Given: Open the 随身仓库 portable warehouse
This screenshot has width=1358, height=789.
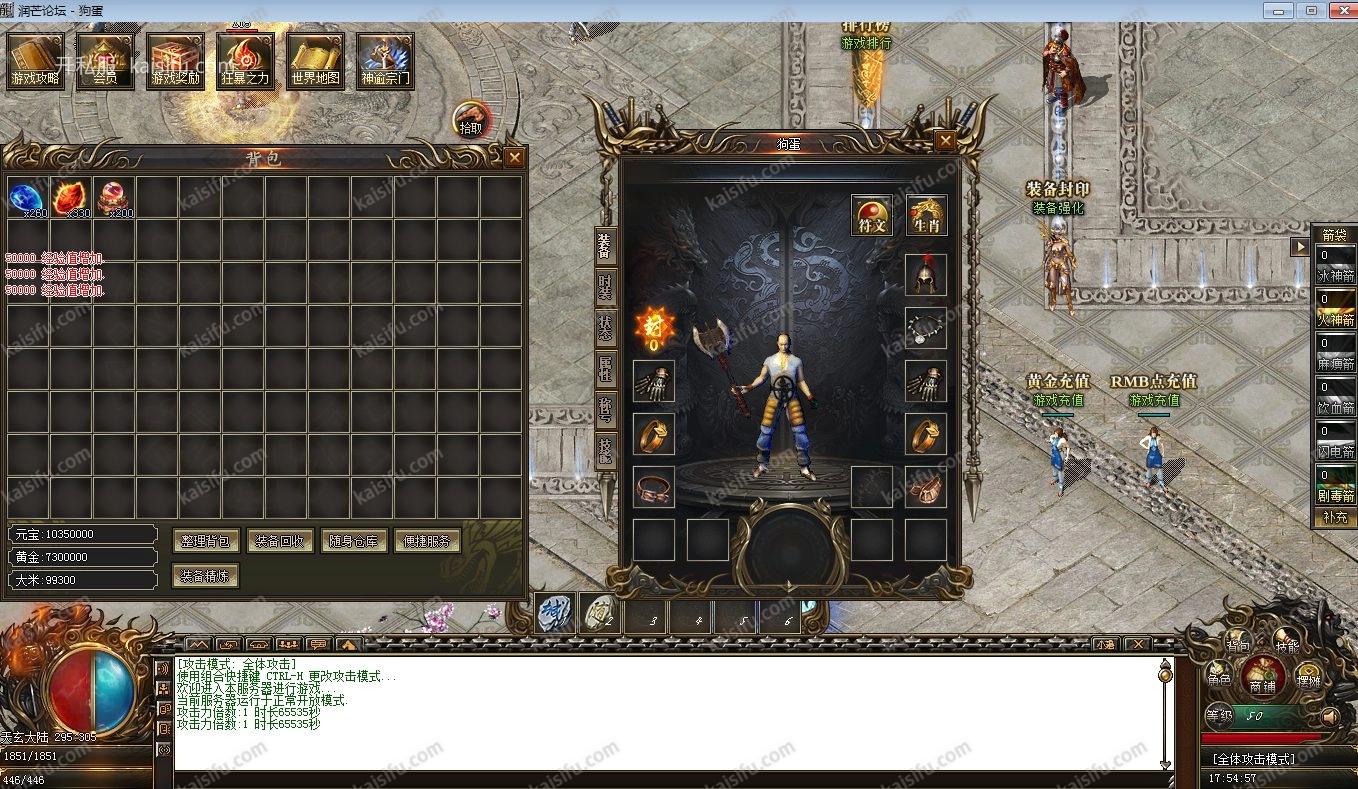Looking at the screenshot, I should coord(354,541).
